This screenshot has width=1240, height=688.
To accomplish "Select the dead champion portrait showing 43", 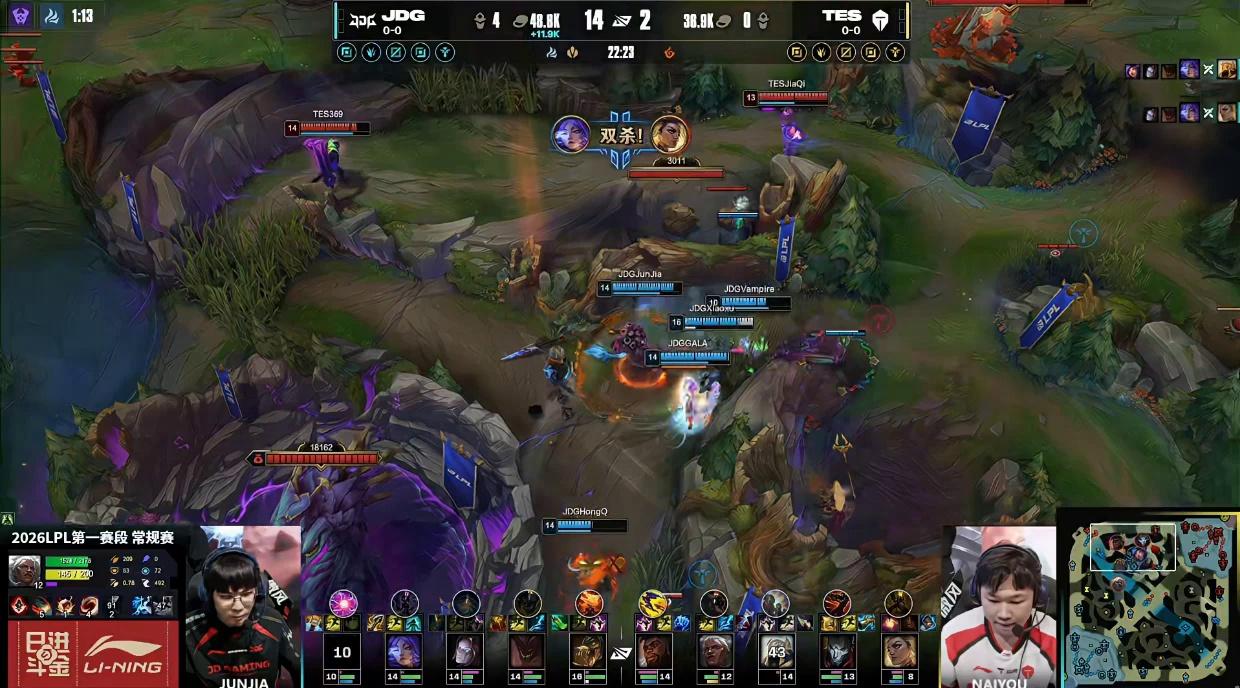I will 775,652.
